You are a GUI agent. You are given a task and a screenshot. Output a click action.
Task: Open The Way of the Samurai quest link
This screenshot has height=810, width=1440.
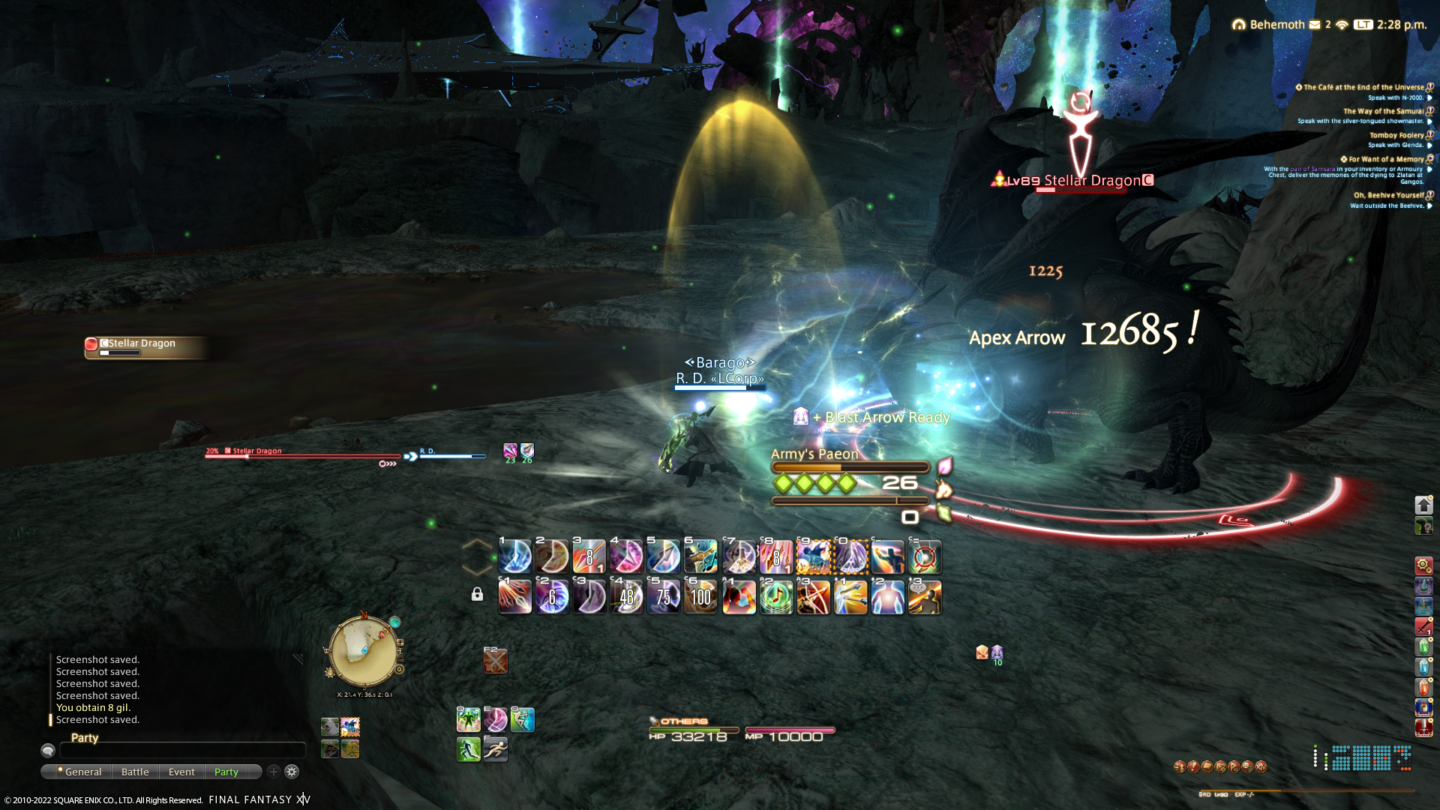coord(1384,111)
